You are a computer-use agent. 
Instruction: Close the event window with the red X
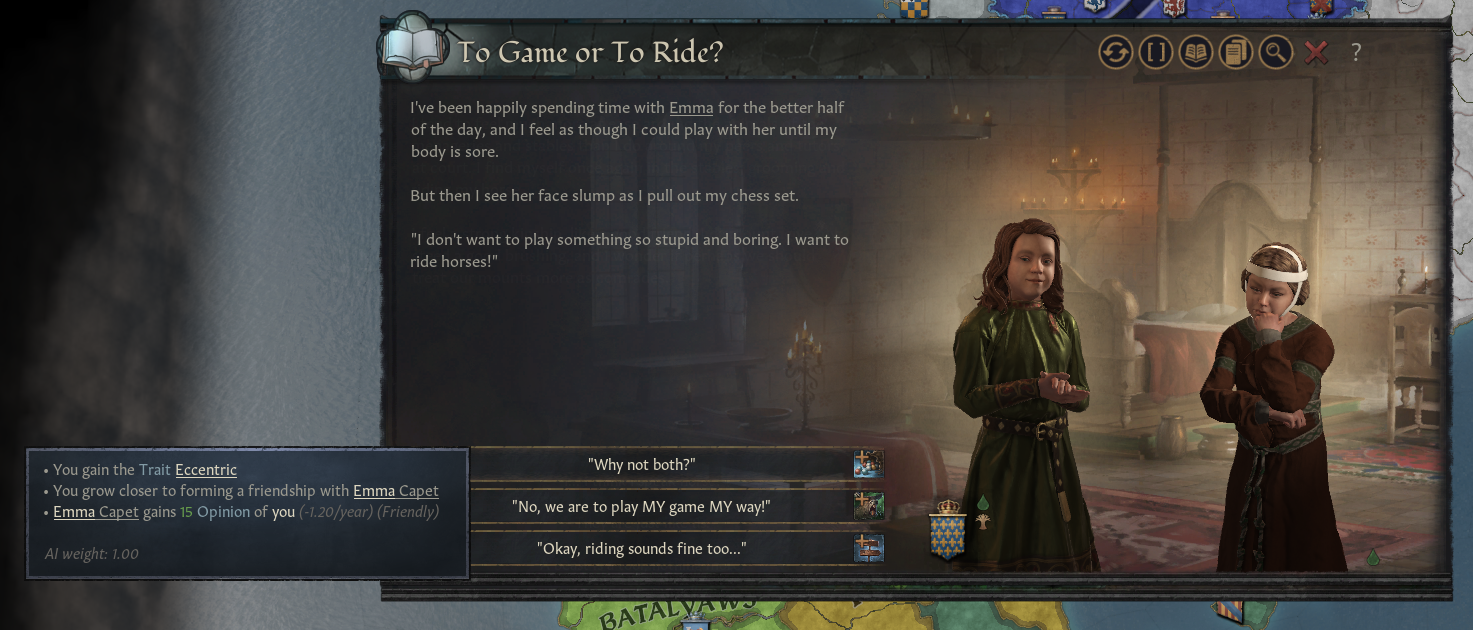pos(1316,53)
